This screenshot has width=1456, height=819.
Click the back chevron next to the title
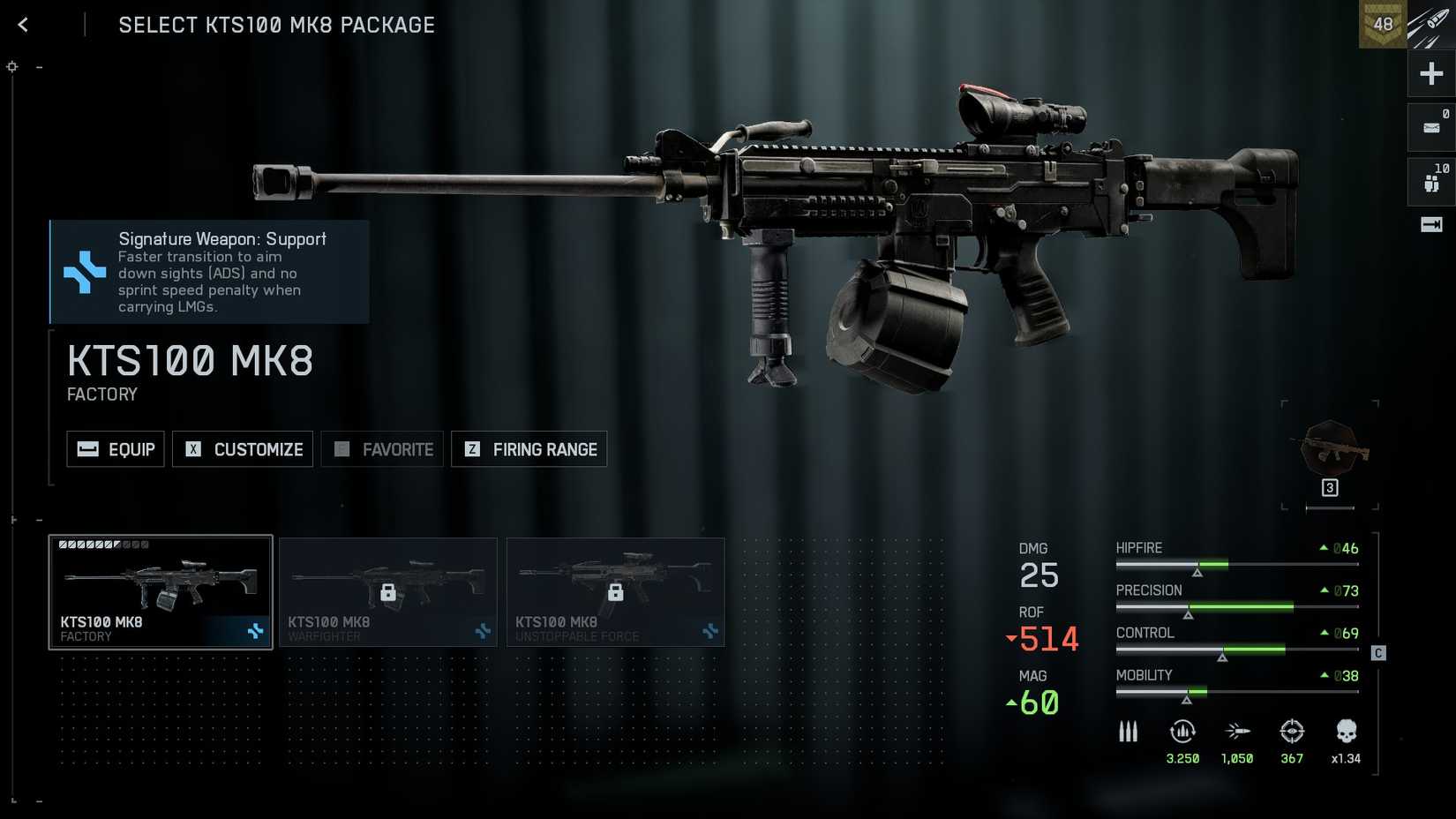click(x=22, y=25)
